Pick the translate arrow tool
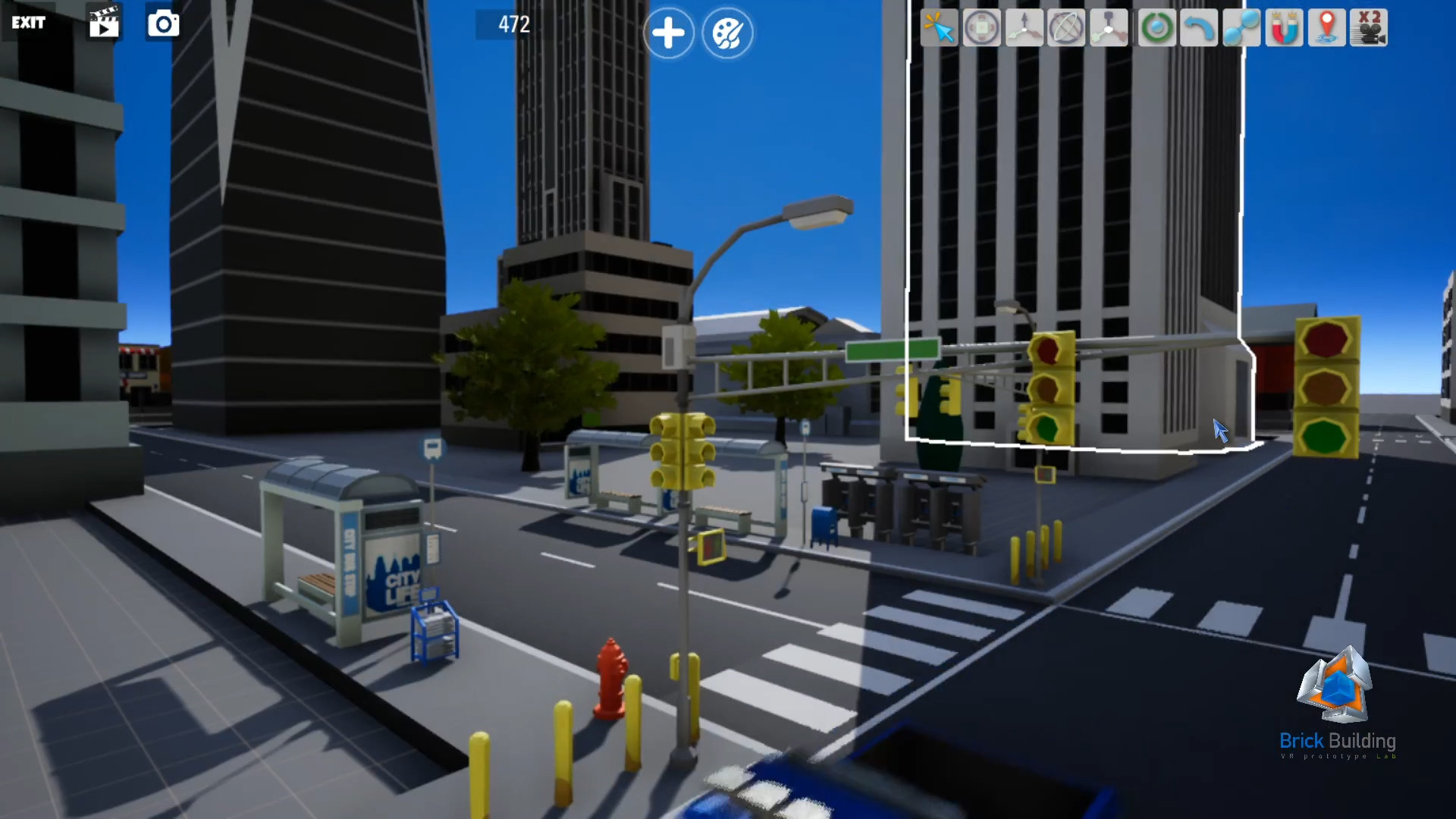Image resolution: width=1456 pixels, height=819 pixels. click(1024, 27)
